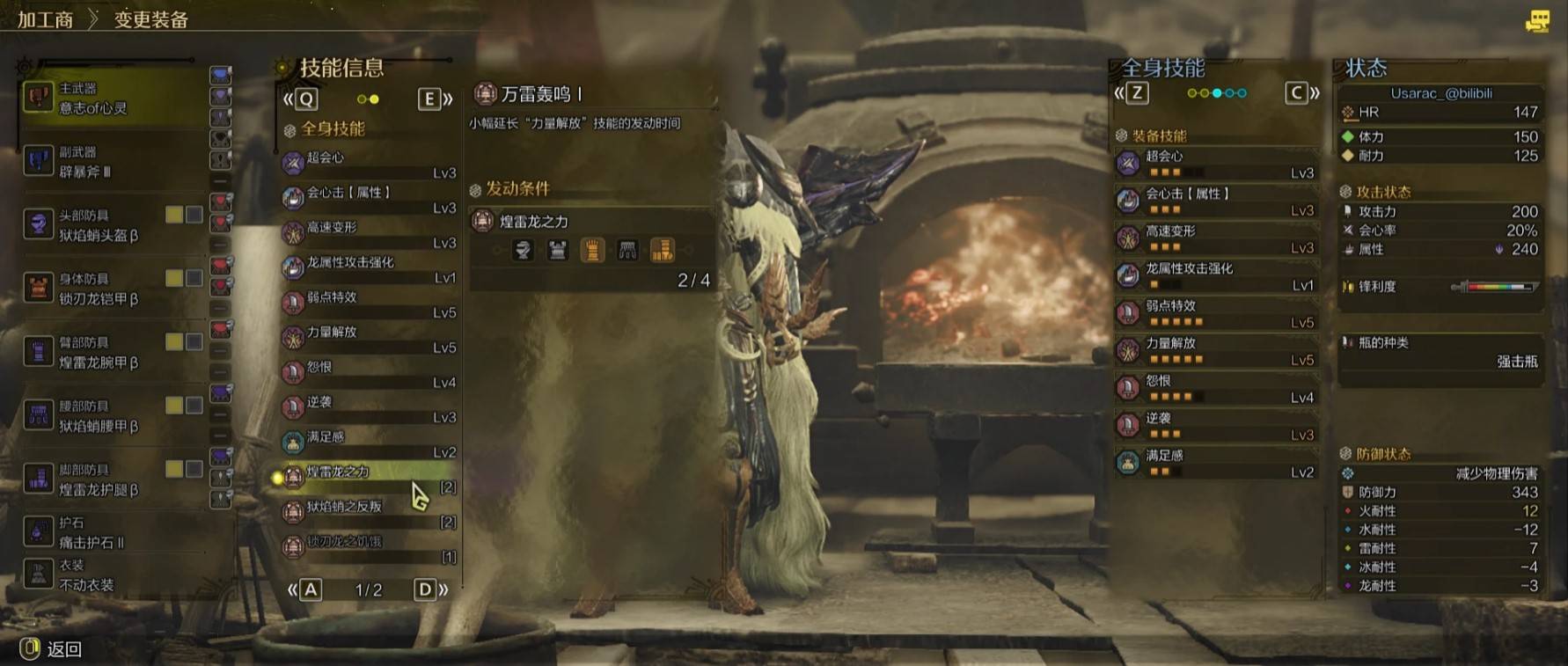Select the 超会心 skill in skill info list

click(x=369, y=164)
